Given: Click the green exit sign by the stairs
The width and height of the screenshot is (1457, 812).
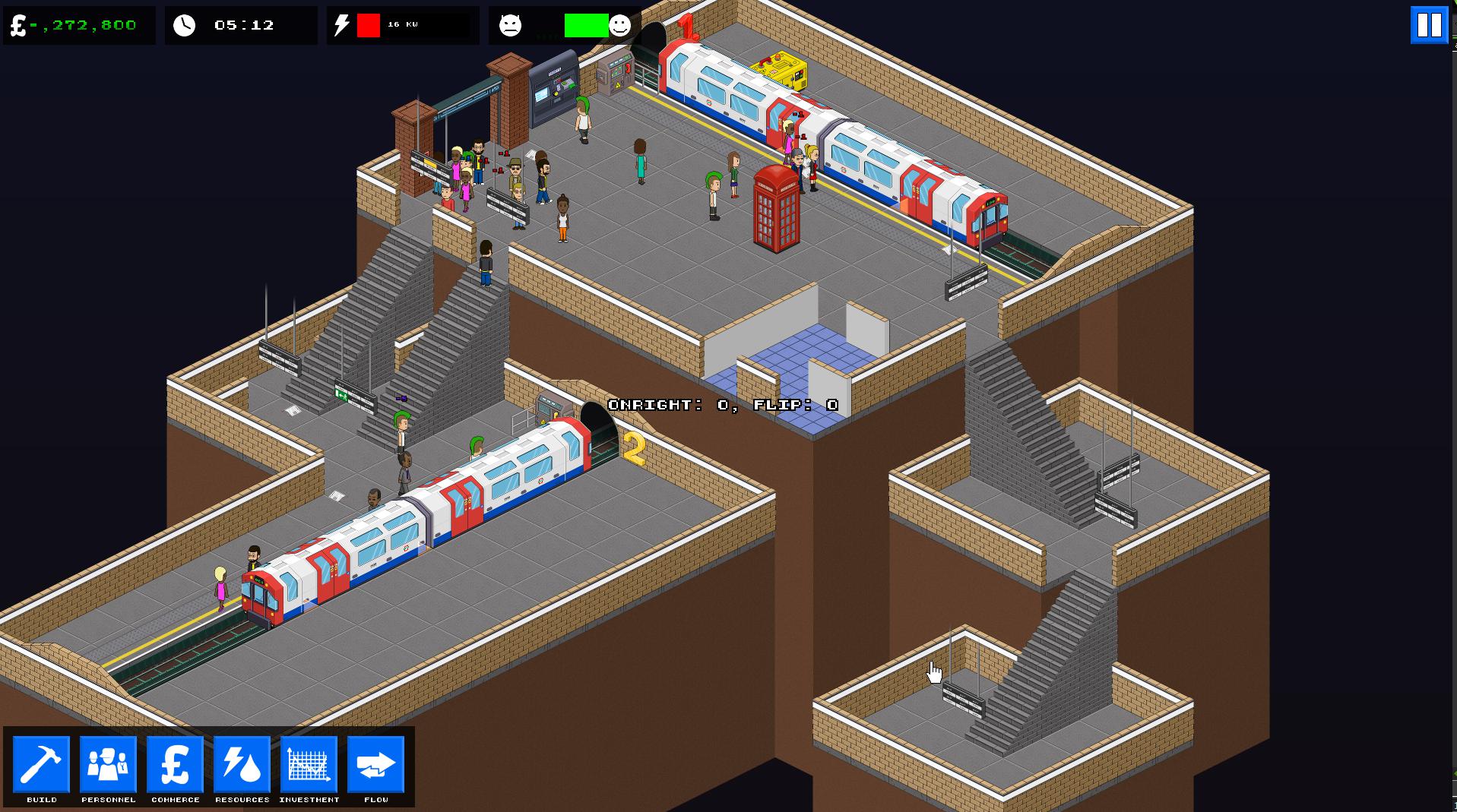Looking at the screenshot, I should coord(342,395).
